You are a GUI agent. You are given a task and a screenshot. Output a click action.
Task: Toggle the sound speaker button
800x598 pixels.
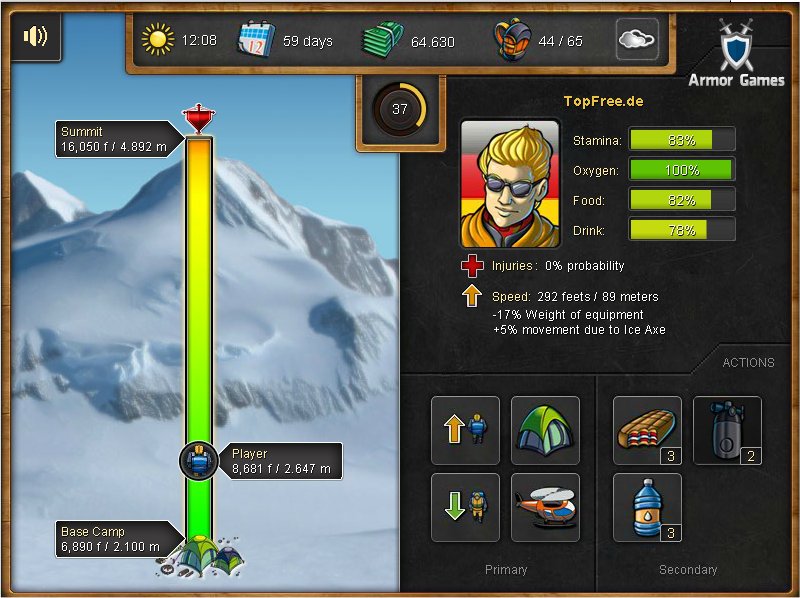click(x=35, y=38)
